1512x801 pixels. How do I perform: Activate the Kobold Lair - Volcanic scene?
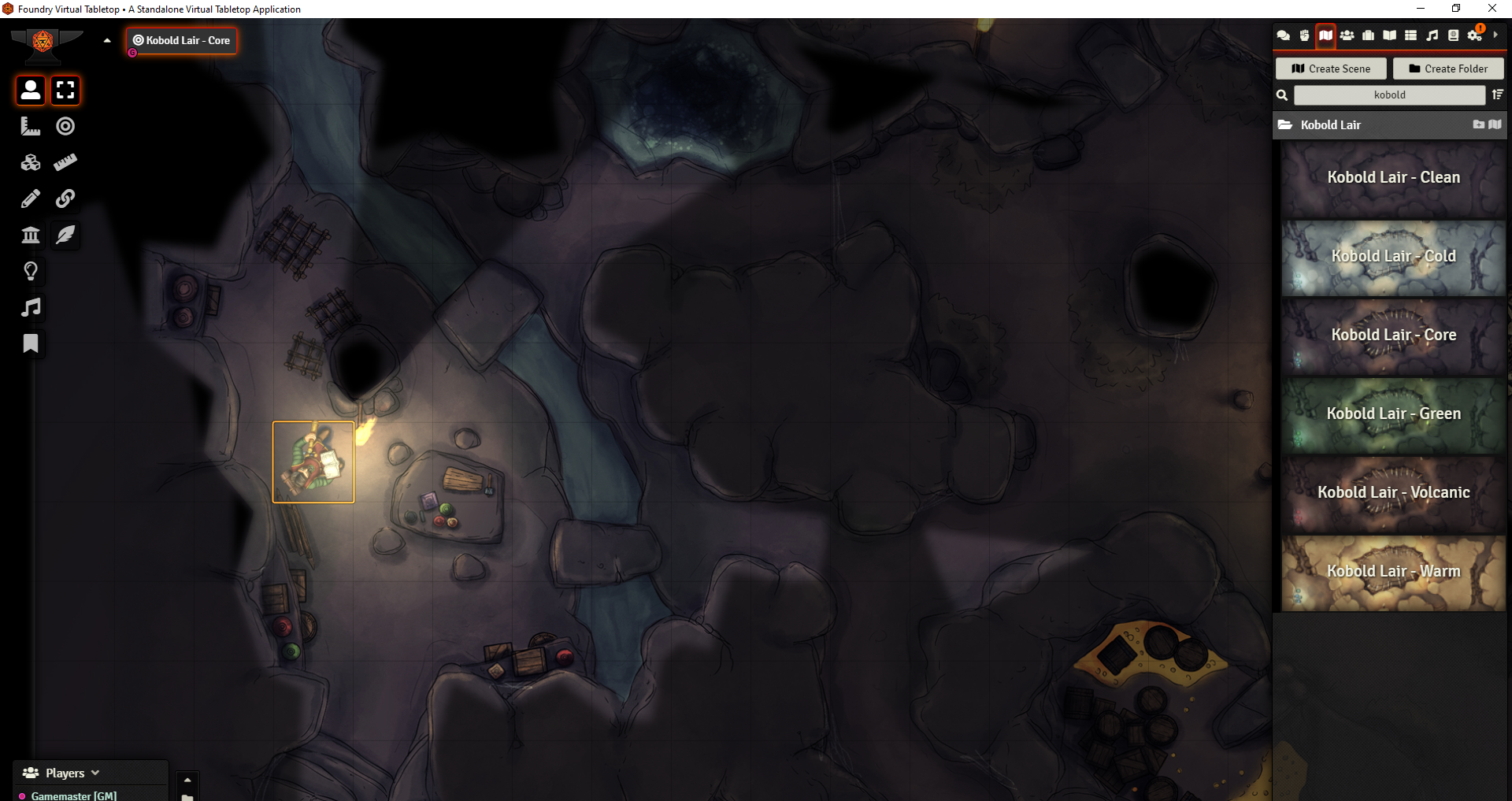(x=1393, y=492)
